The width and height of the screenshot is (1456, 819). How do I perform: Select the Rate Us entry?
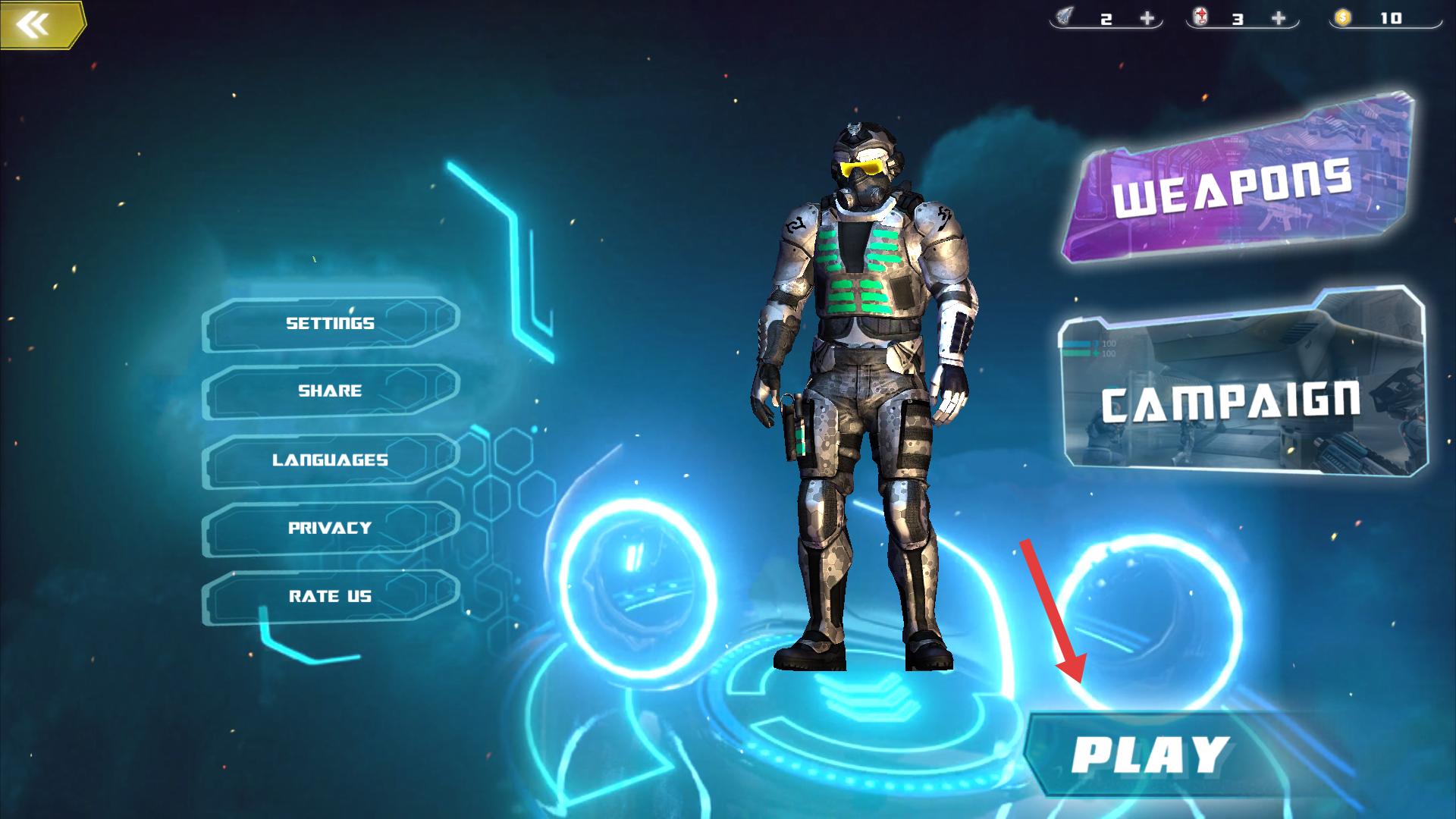point(331,597)
